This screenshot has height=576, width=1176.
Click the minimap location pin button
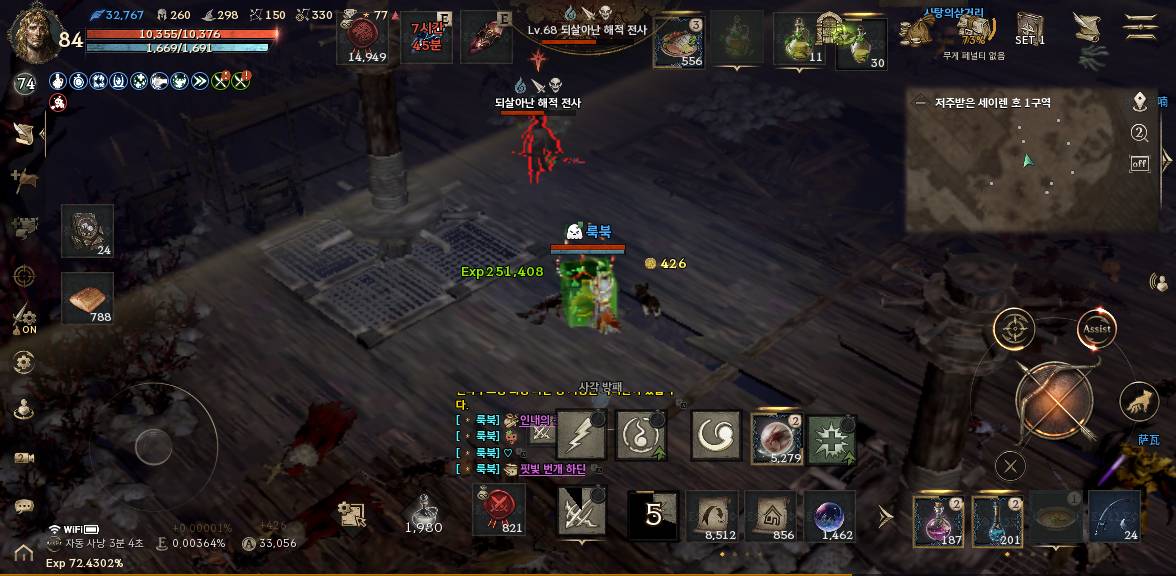tap(1139, 102)
